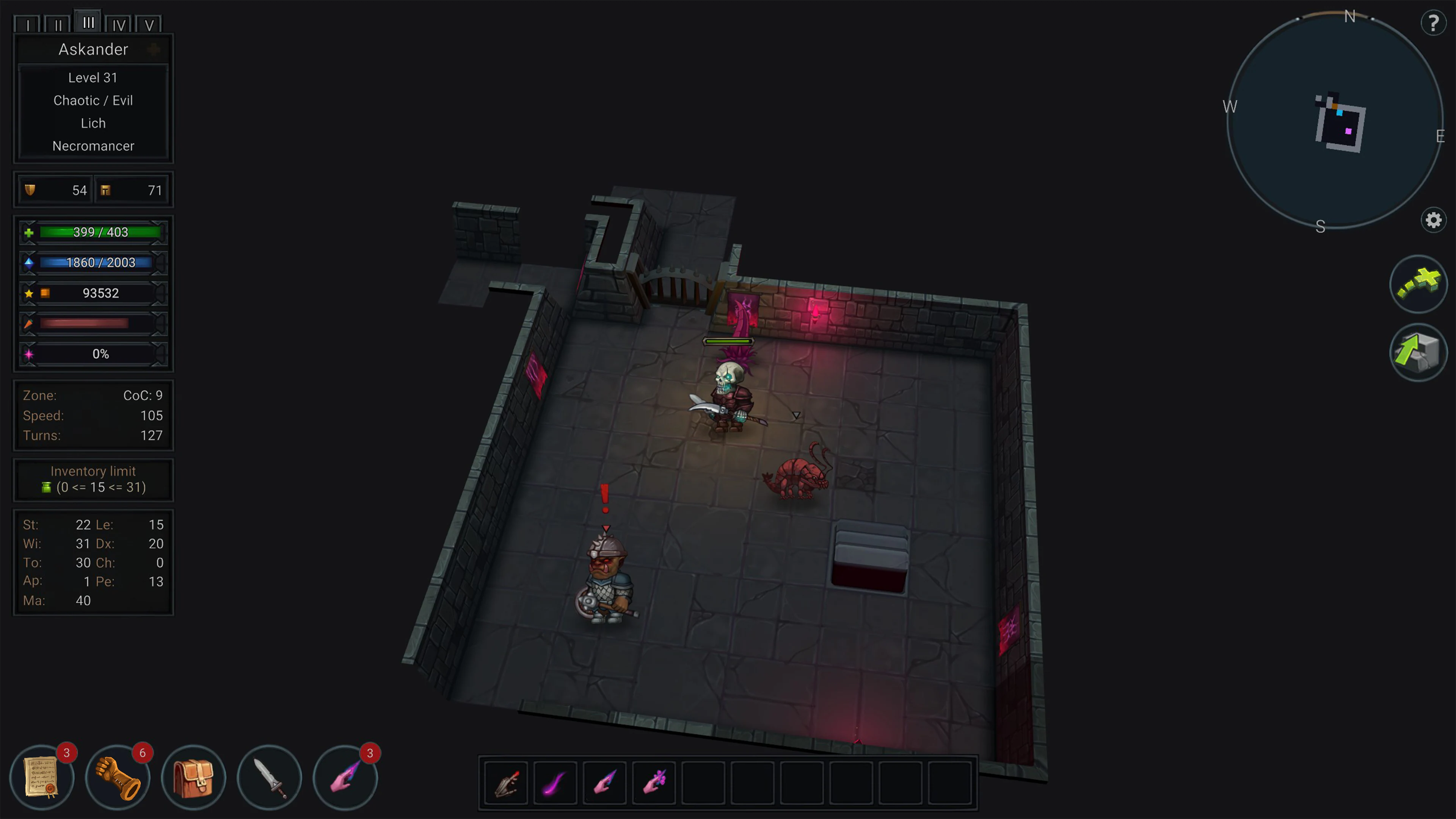The width and height of the screenshot is (1456, 819).
Task: Select the skull burst spell in the hotbar
Action: [654, 783]
